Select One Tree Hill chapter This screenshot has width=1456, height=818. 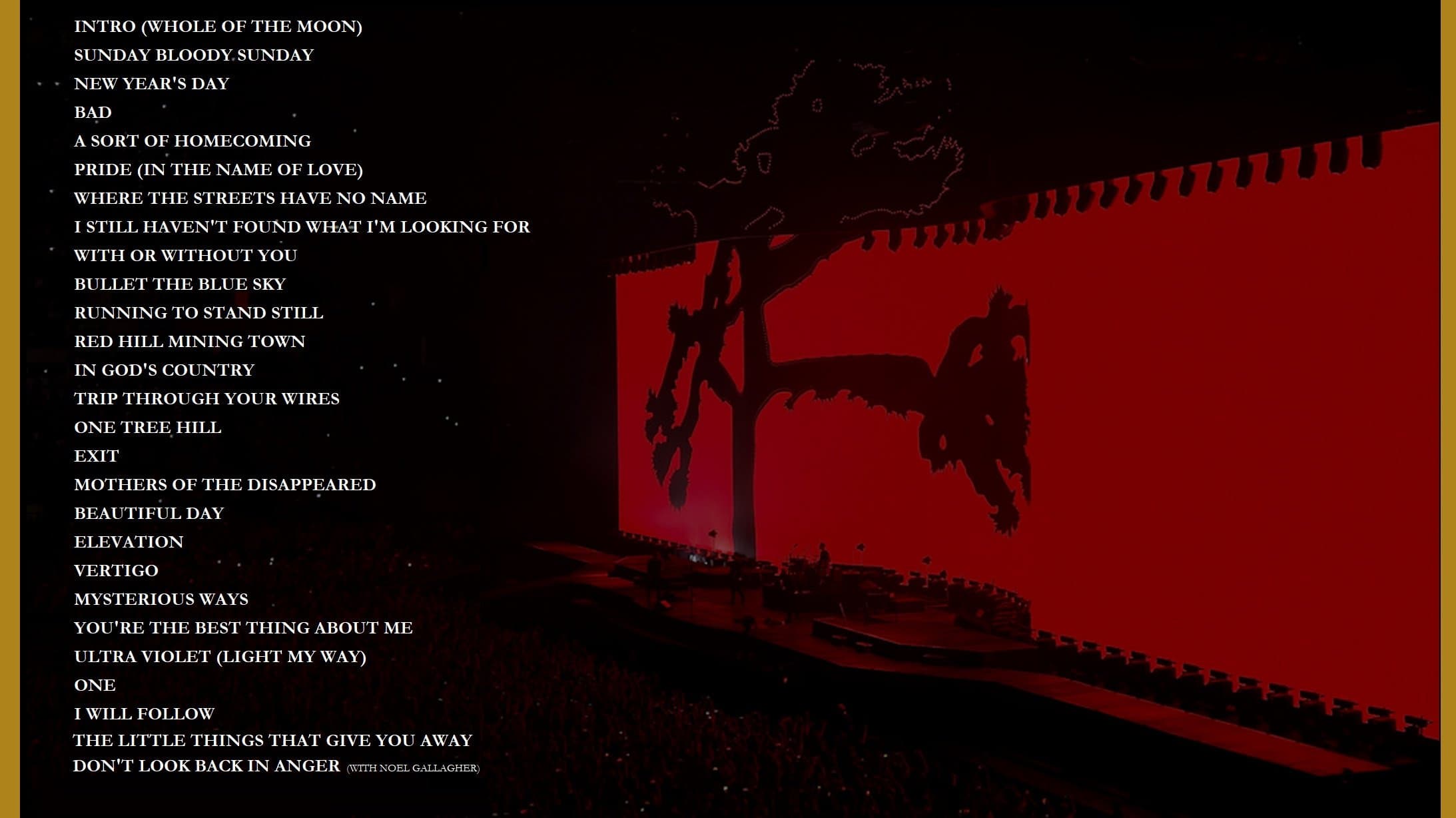(147, 428)
